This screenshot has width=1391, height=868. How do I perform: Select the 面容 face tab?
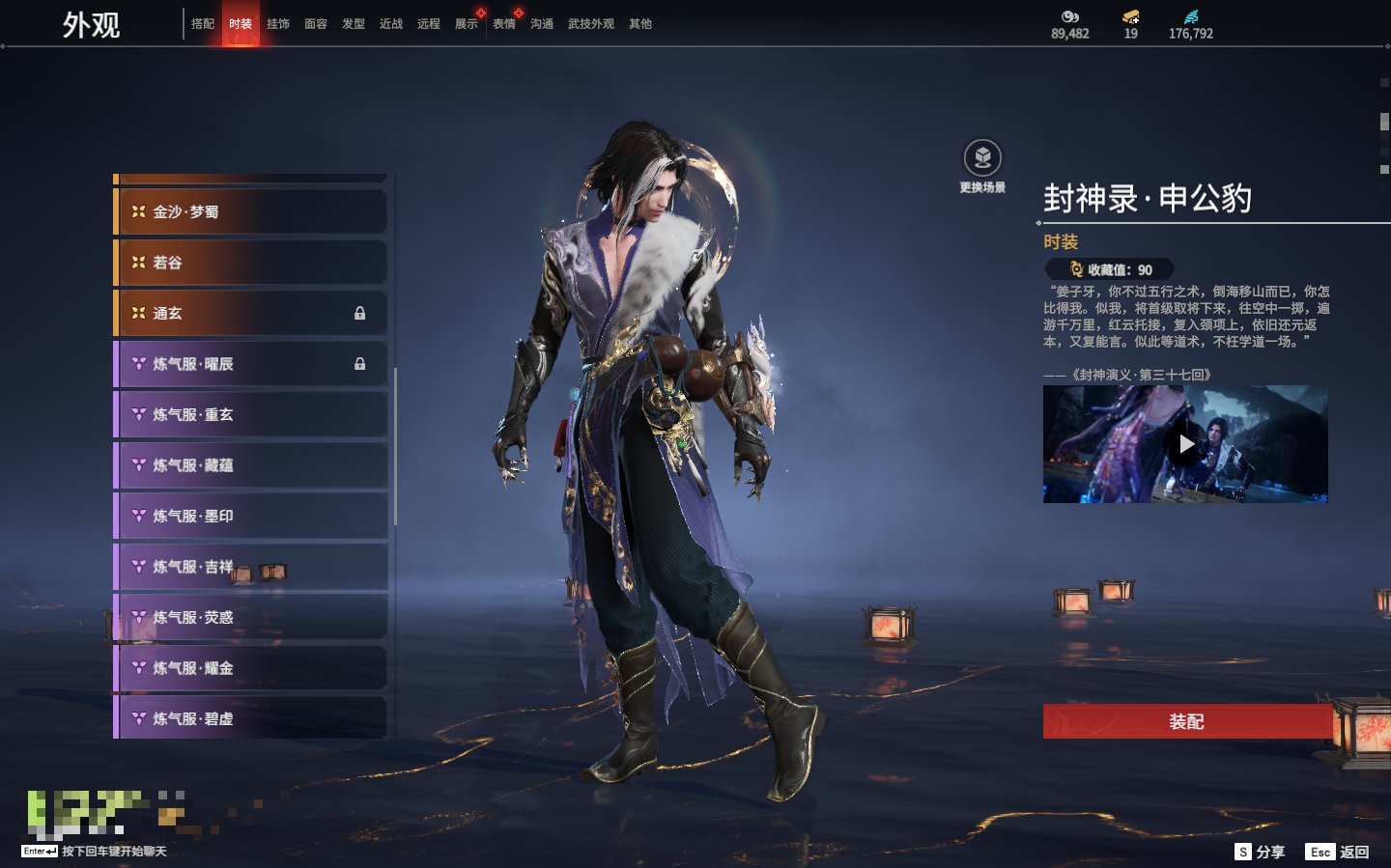[x=316, y=24]
